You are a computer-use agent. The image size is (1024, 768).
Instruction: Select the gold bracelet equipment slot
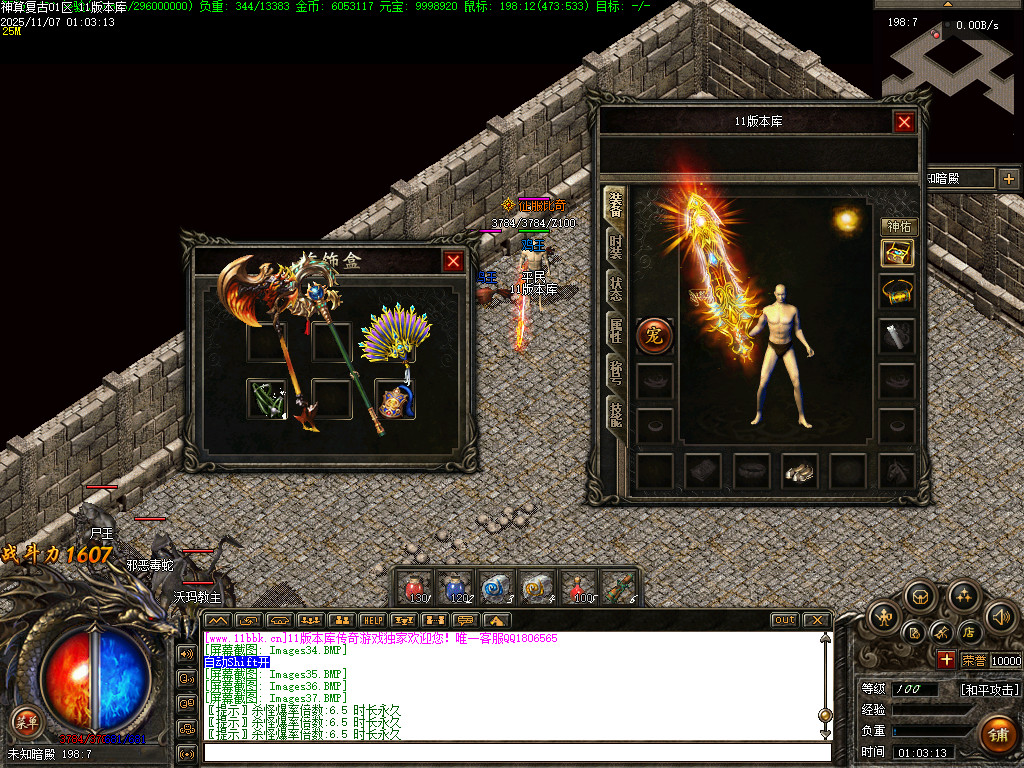pyautogui.click(x=897, y=293)
